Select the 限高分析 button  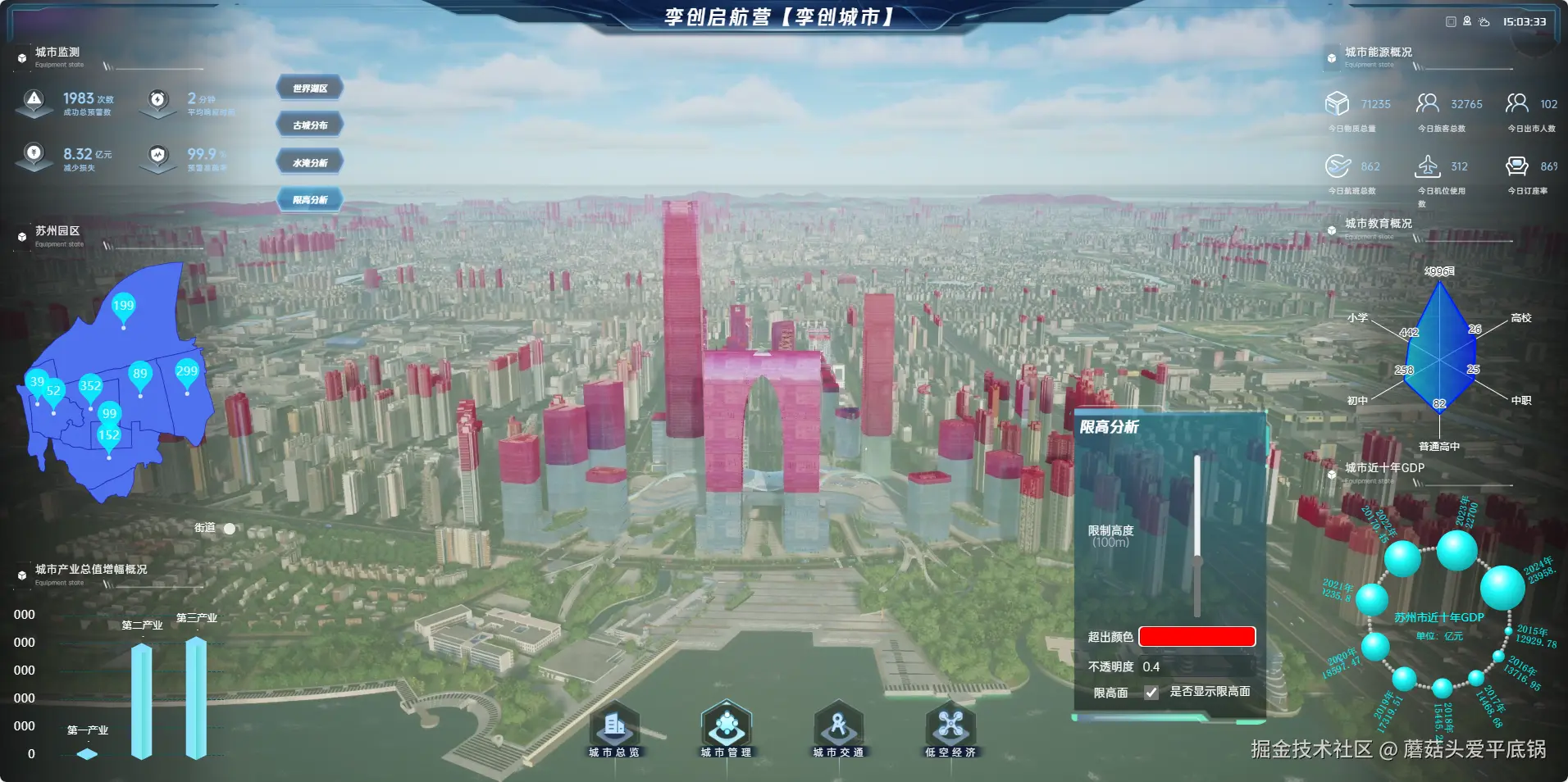pos(310,199)
